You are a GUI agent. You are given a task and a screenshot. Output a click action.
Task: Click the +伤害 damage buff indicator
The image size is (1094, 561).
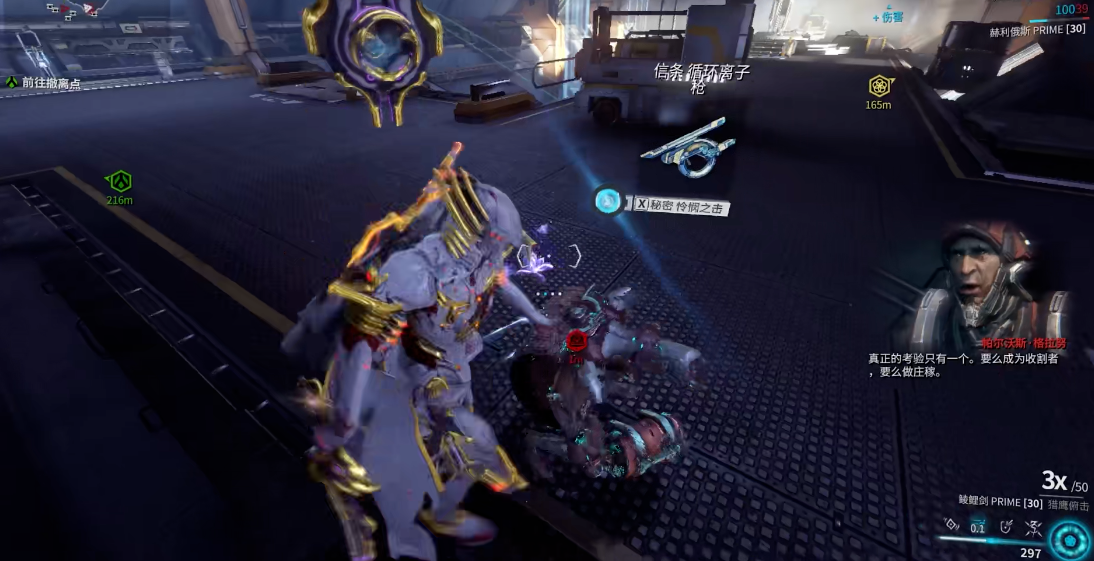888,17
